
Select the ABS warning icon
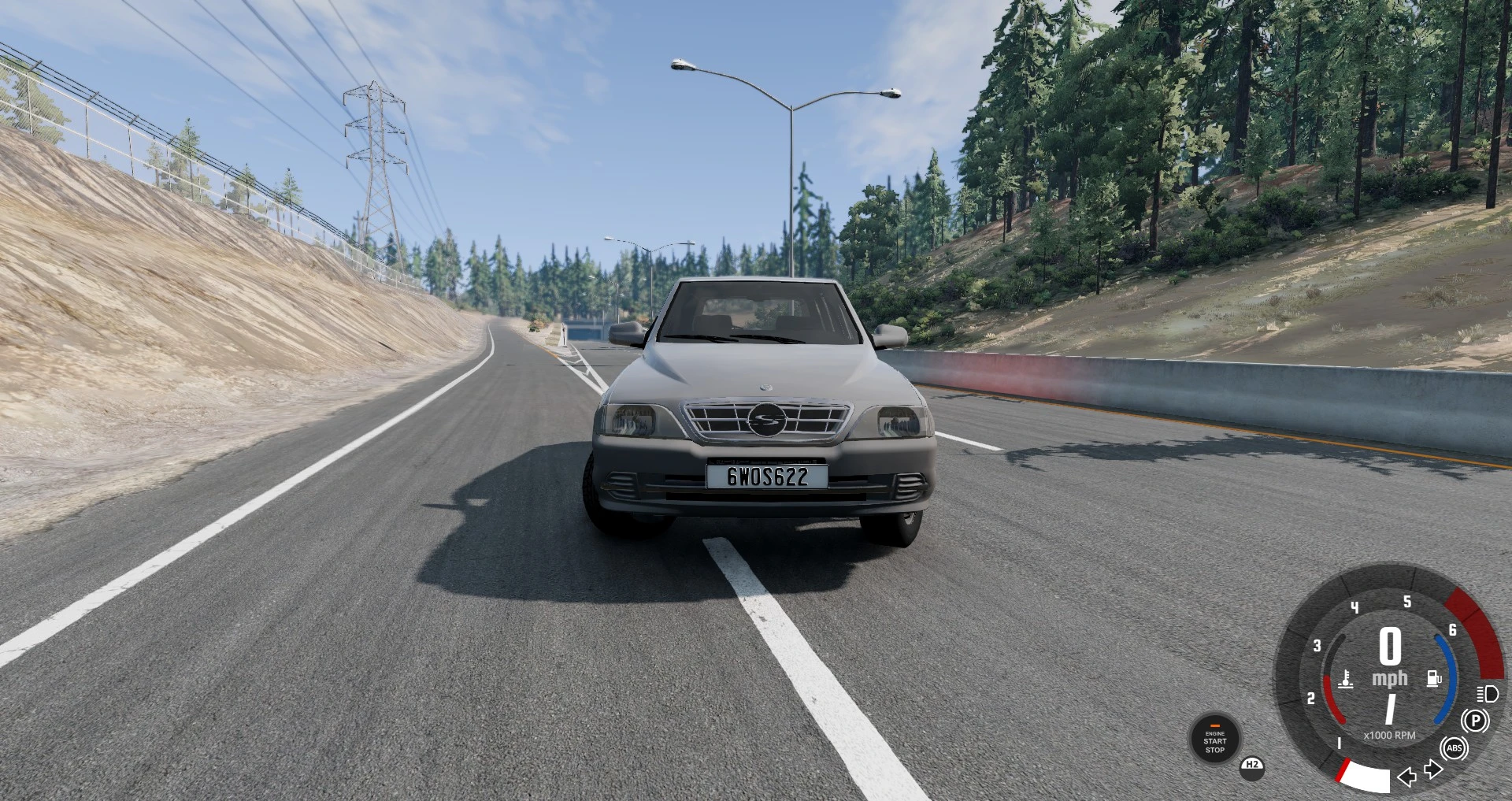[x=1455, y=748]
